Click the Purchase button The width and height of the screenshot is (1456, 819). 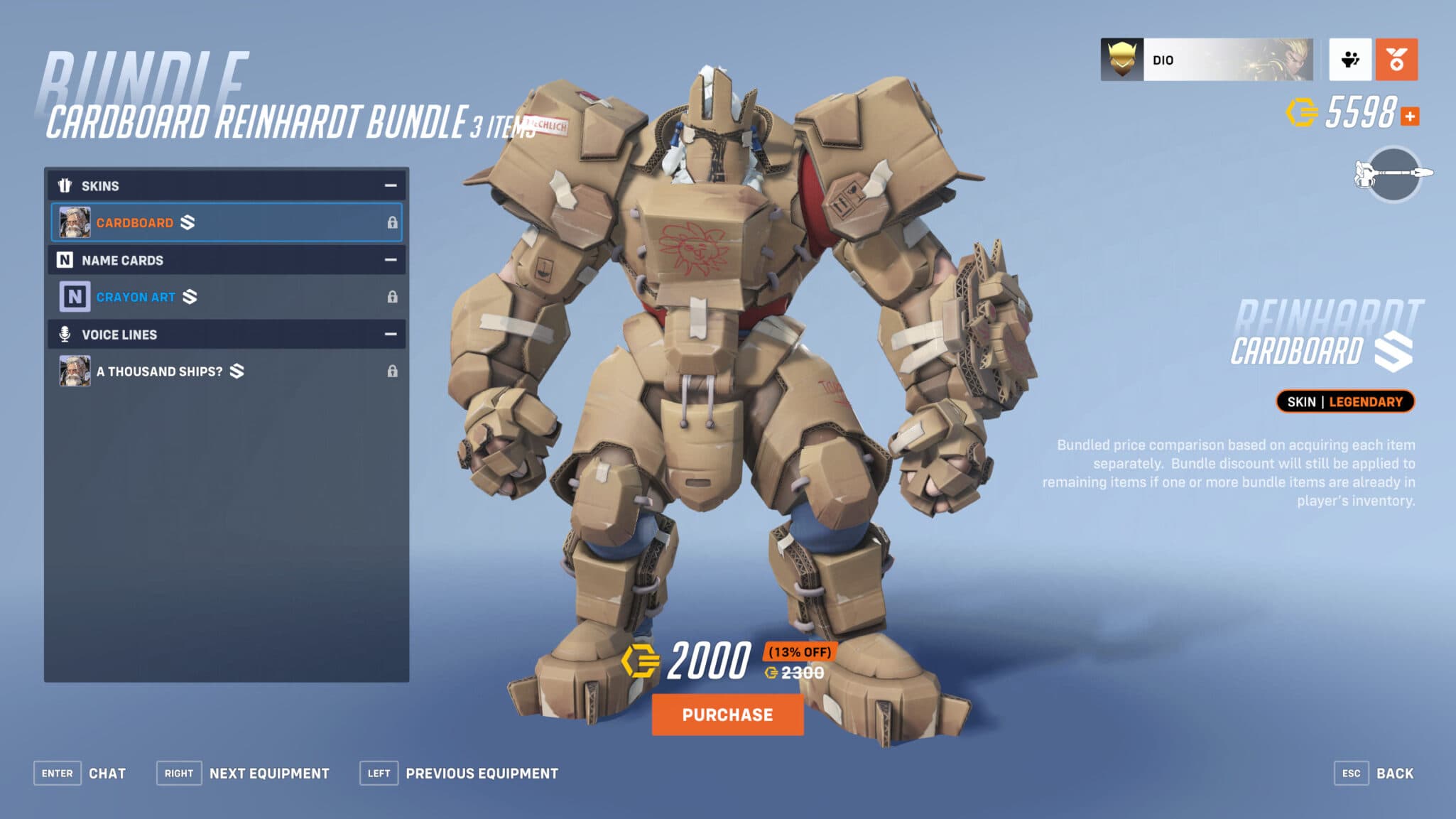point(727,715)
